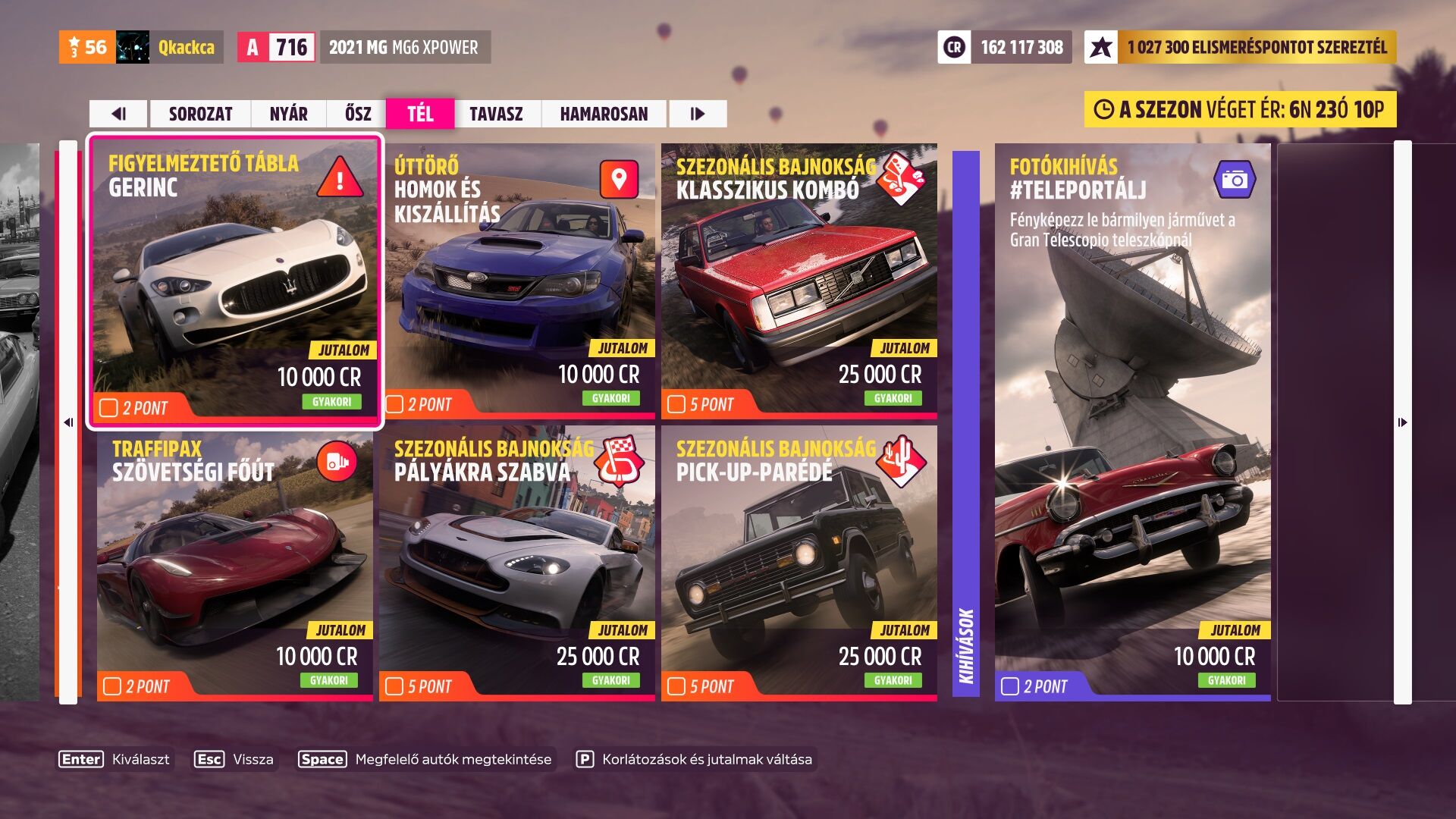Toggle Korlátozások és jutalmak váltása
This screenshot has height=819, width=1456.
tap(695, 759)
